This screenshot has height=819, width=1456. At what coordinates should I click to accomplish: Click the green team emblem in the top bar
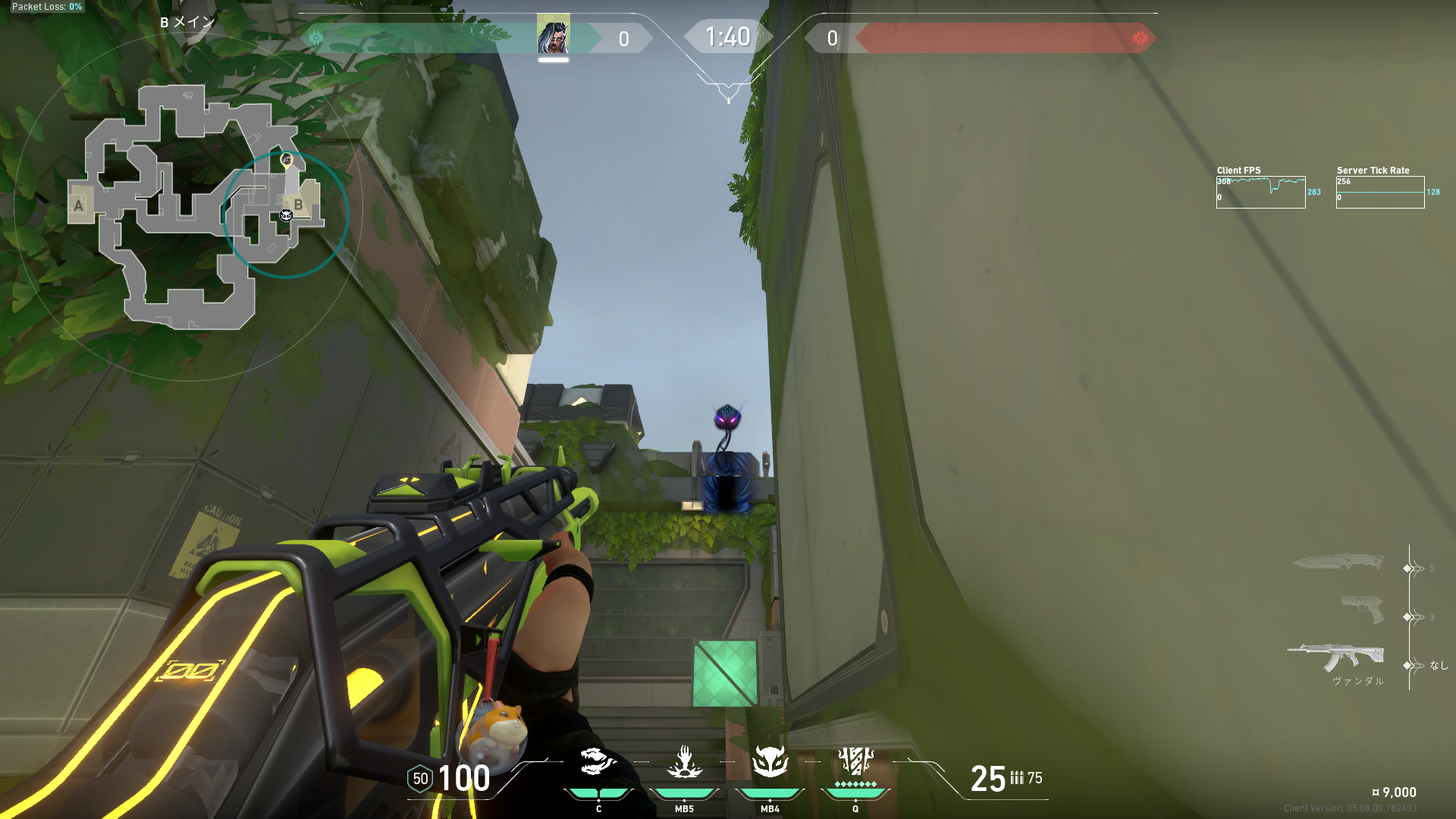[x=316, y=38]
